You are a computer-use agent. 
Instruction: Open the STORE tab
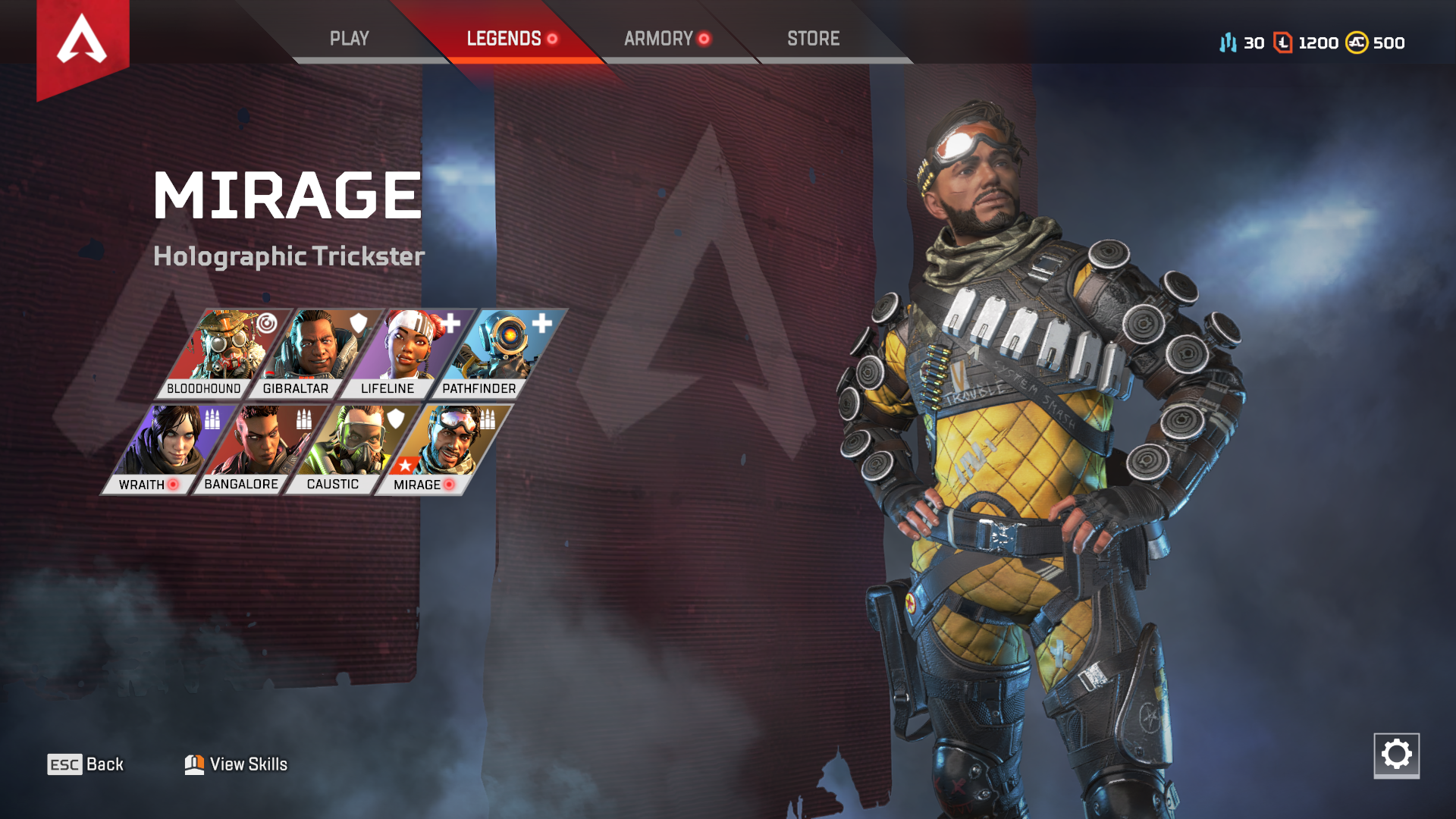point(813,38)
